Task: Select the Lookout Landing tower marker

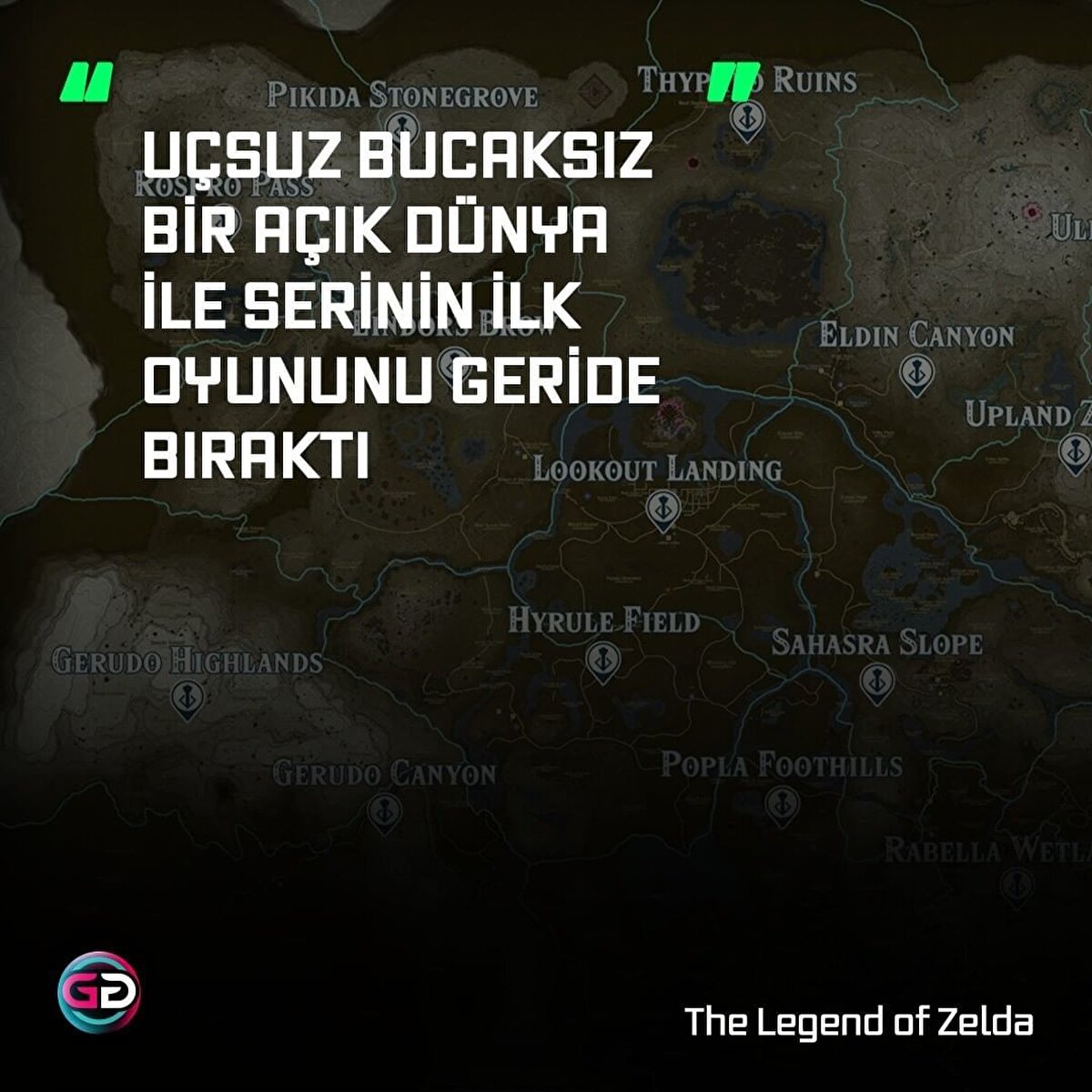Action: pos(663,511)
